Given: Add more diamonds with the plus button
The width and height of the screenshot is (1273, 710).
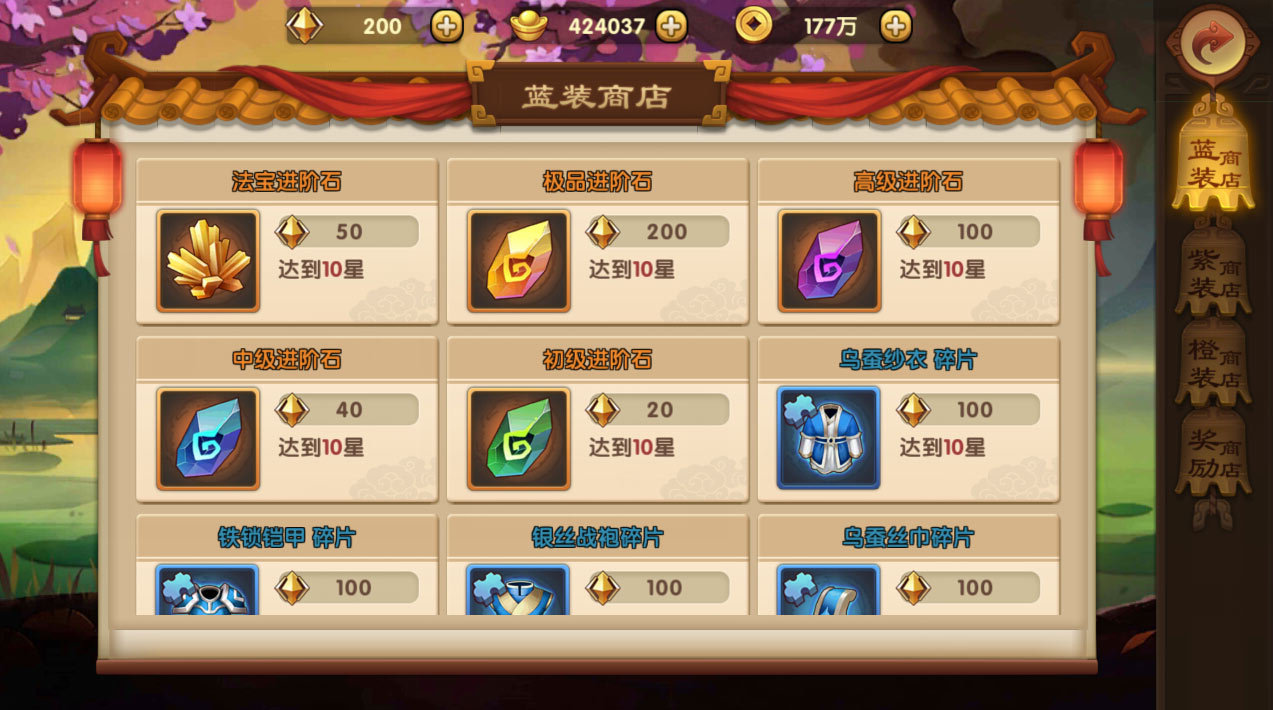Looking at the screenshot, I should click(x=447, y=26).
